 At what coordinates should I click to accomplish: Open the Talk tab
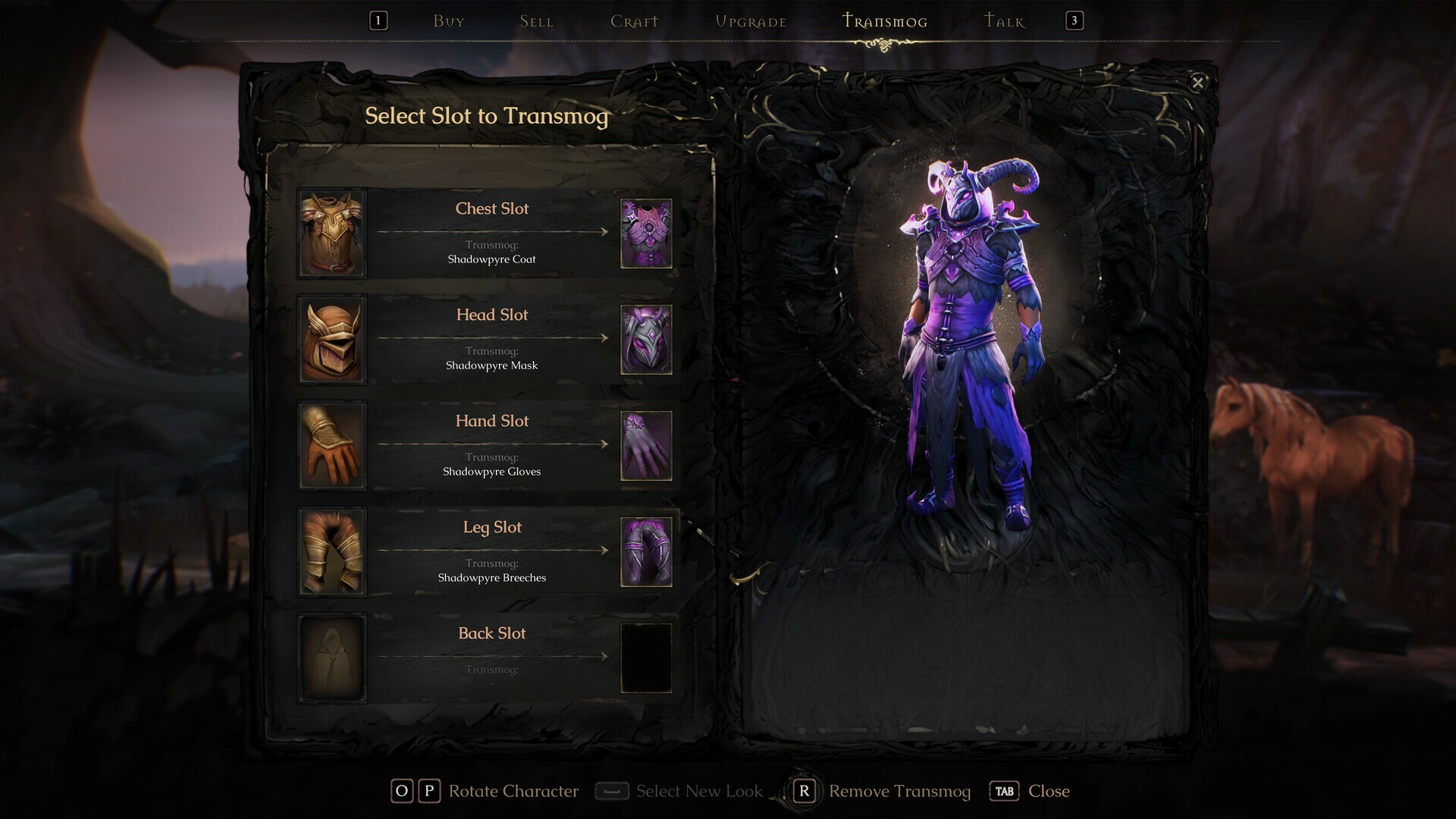pyautogui.click(x=1003, y=20)
